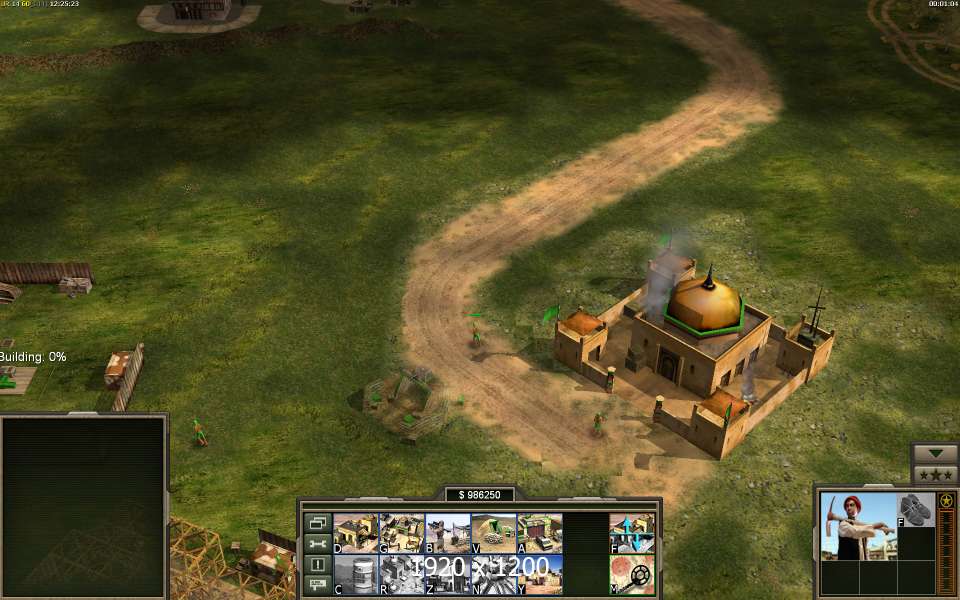Viewport: 960px width, 600px height.
Task: Build the Stinger Site with rocket soldier icon
Action: tap(447, 534)
